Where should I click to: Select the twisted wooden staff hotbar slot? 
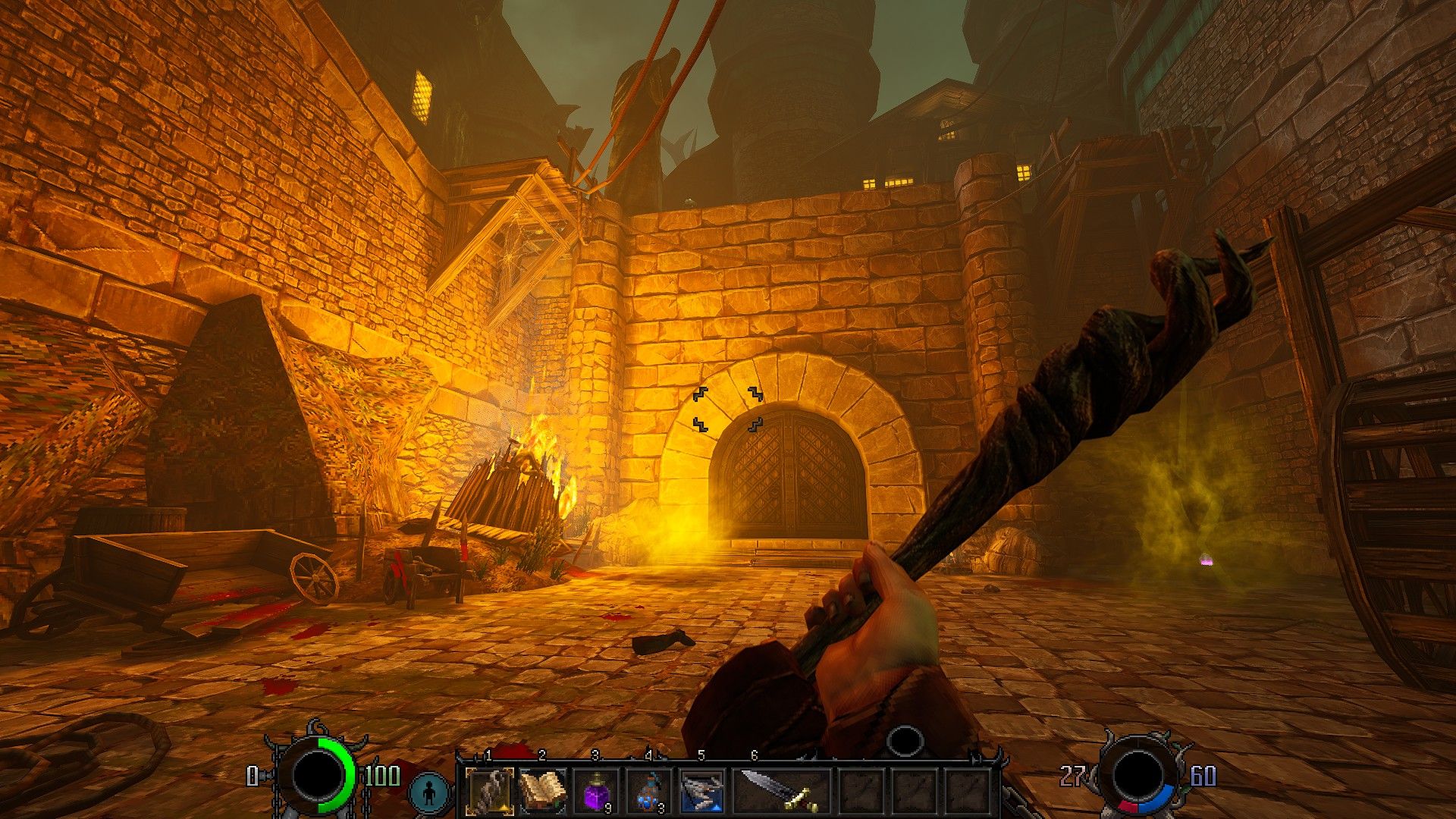pos(489,791)
